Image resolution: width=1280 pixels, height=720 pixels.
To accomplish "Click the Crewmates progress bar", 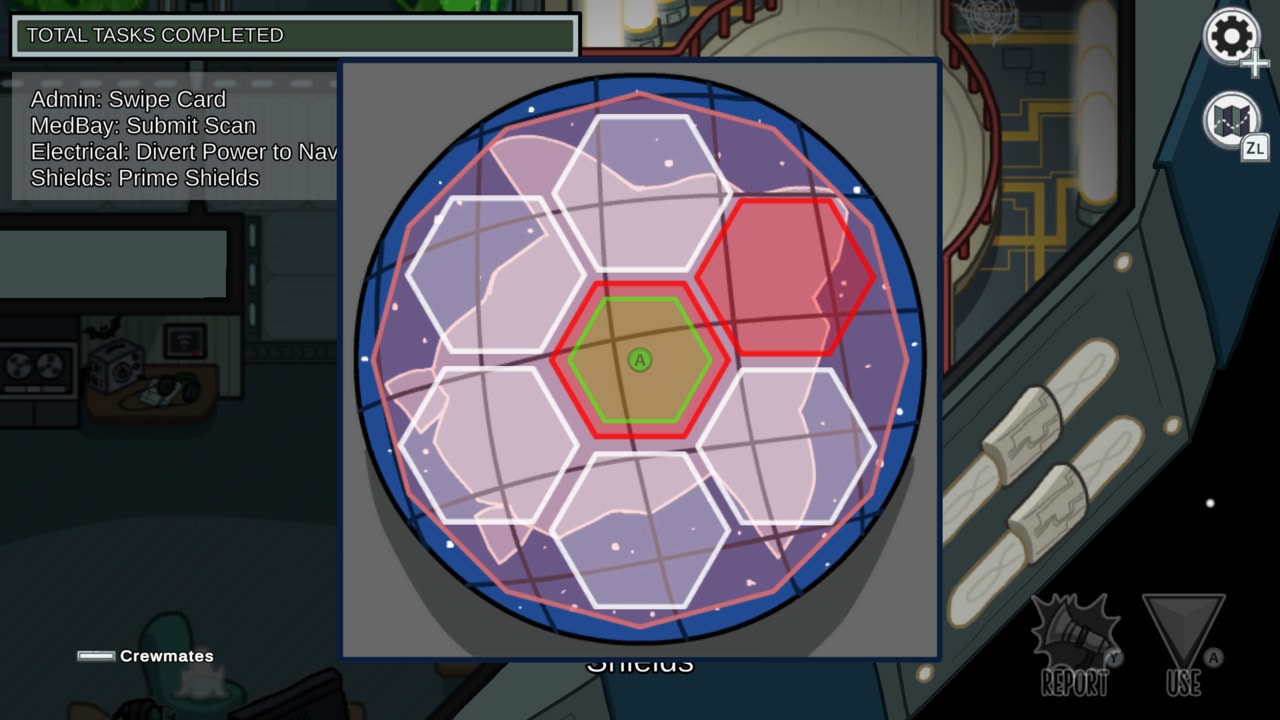I will pos(95,656).
